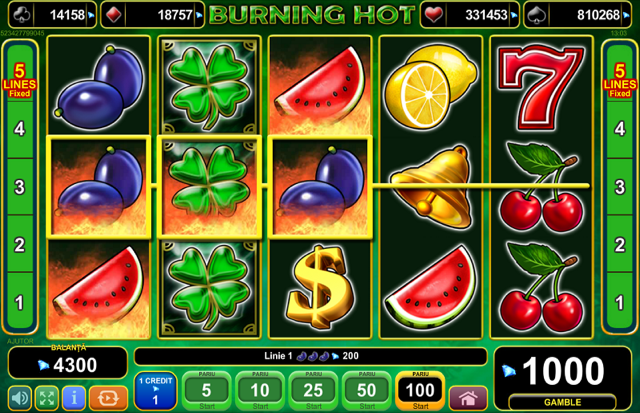
Task: Switch to fullscreen with the arrows icon
Action: [47, 398]
